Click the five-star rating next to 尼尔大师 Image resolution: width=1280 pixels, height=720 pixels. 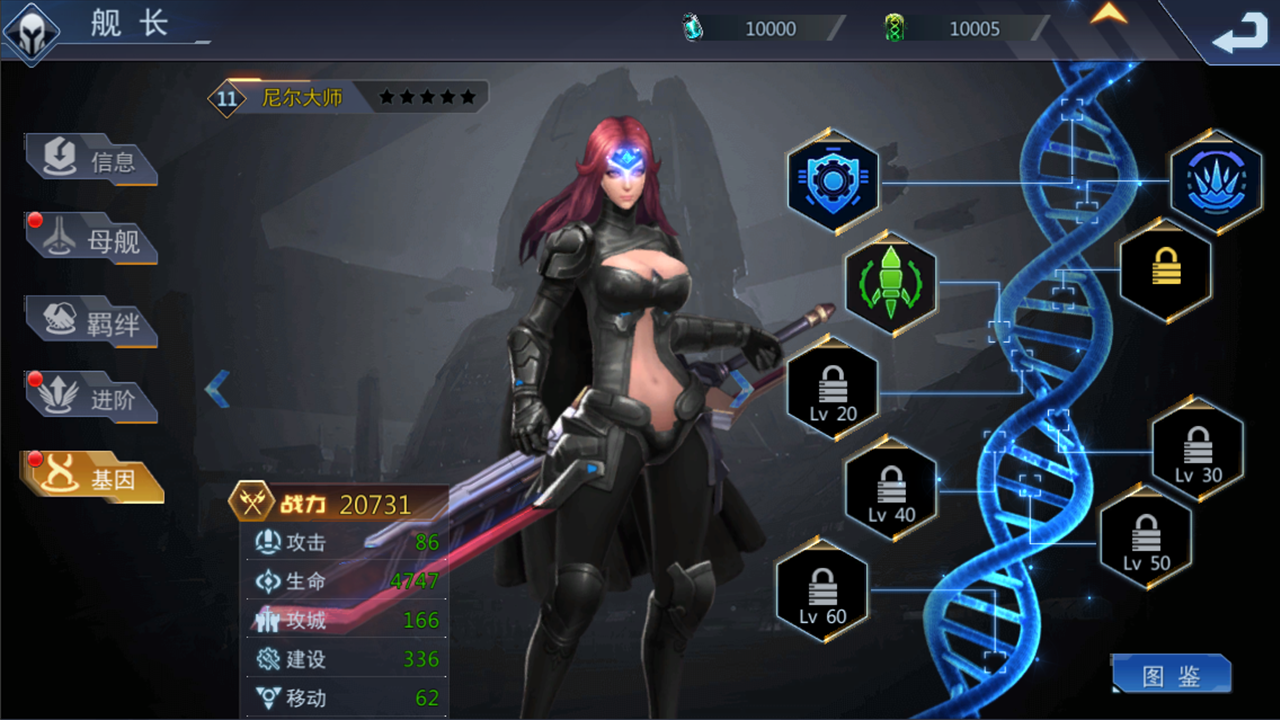click(428, 96)
